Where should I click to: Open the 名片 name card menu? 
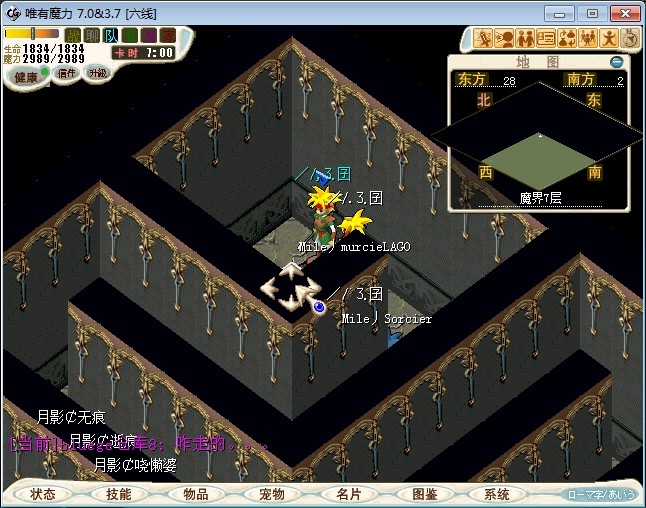[347, 494]
